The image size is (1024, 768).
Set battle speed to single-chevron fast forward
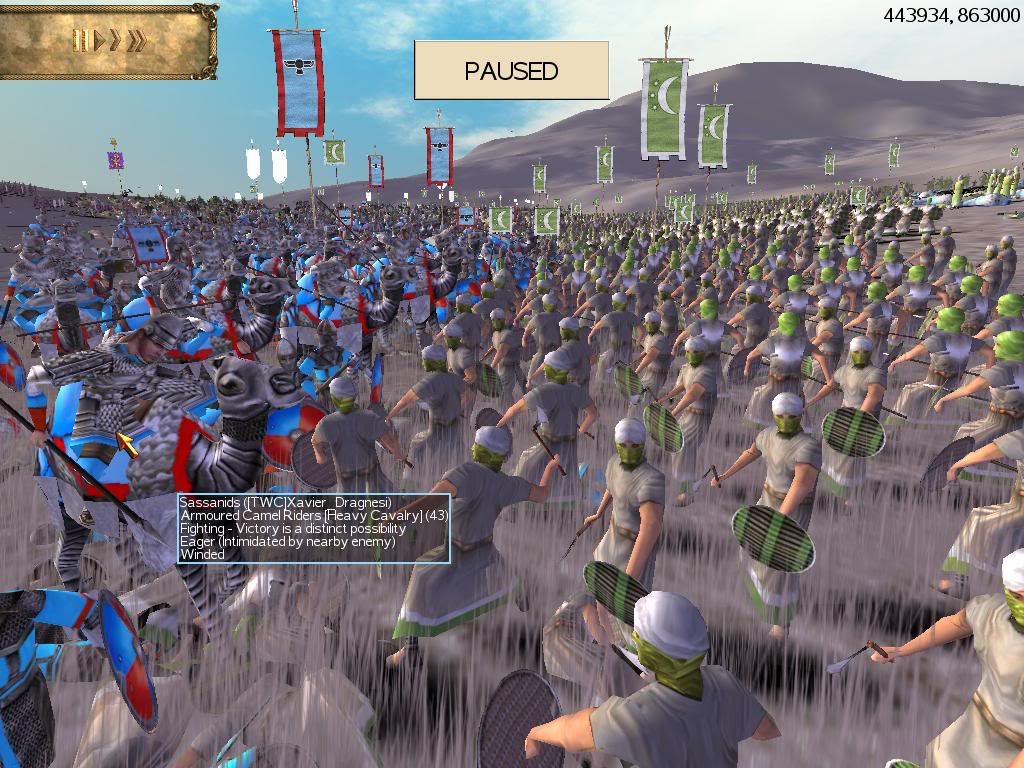pyautogui.click(x=115, y=41)
